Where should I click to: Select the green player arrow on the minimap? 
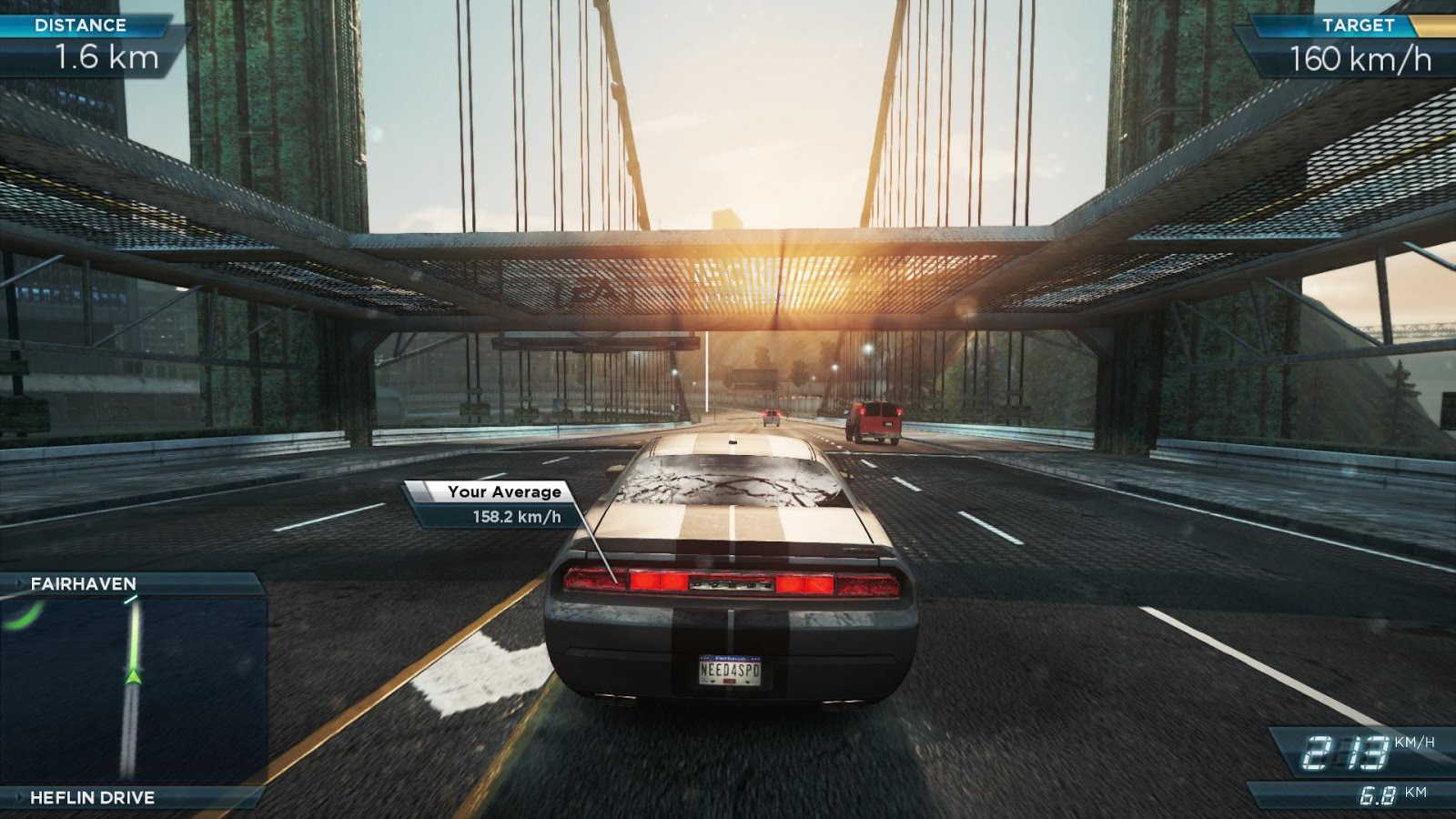(x=134, y=674)
